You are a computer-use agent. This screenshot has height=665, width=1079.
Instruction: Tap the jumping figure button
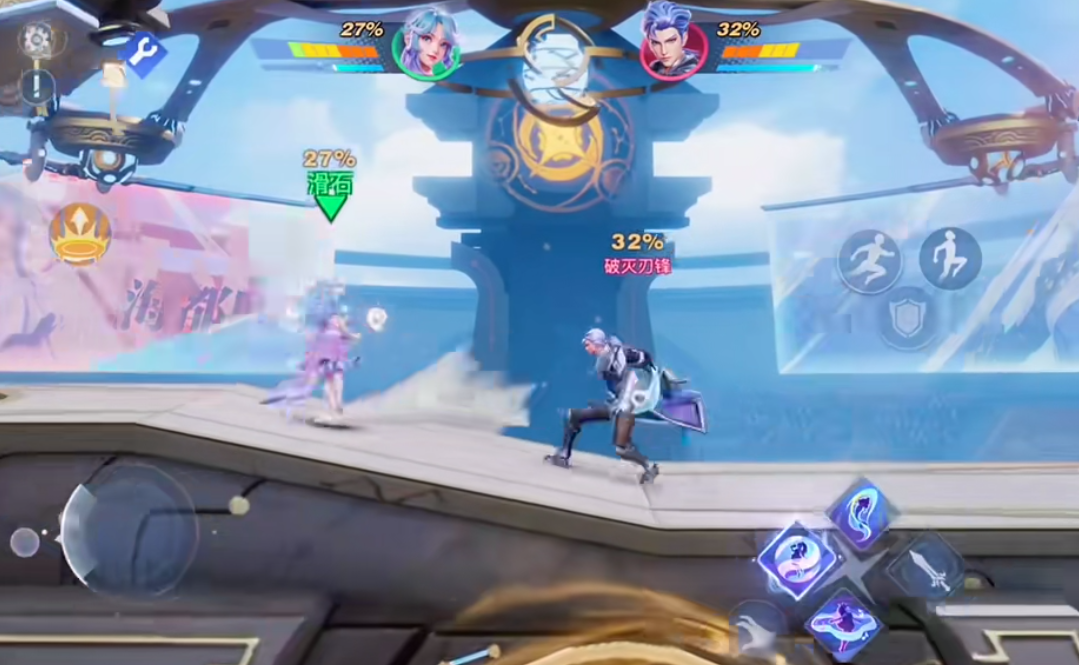949,258
